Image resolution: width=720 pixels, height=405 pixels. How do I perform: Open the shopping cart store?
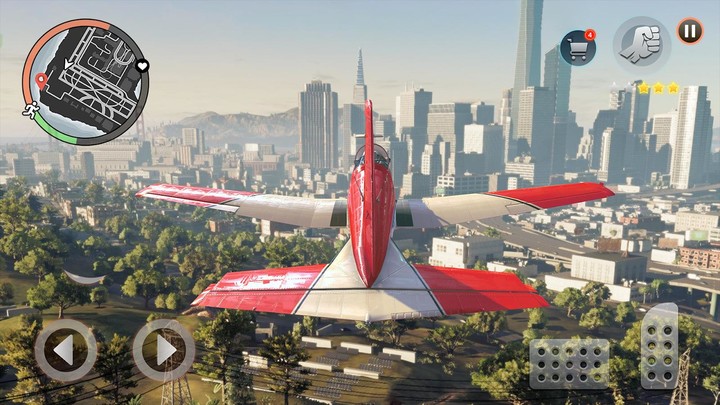[x=578, y=47]
